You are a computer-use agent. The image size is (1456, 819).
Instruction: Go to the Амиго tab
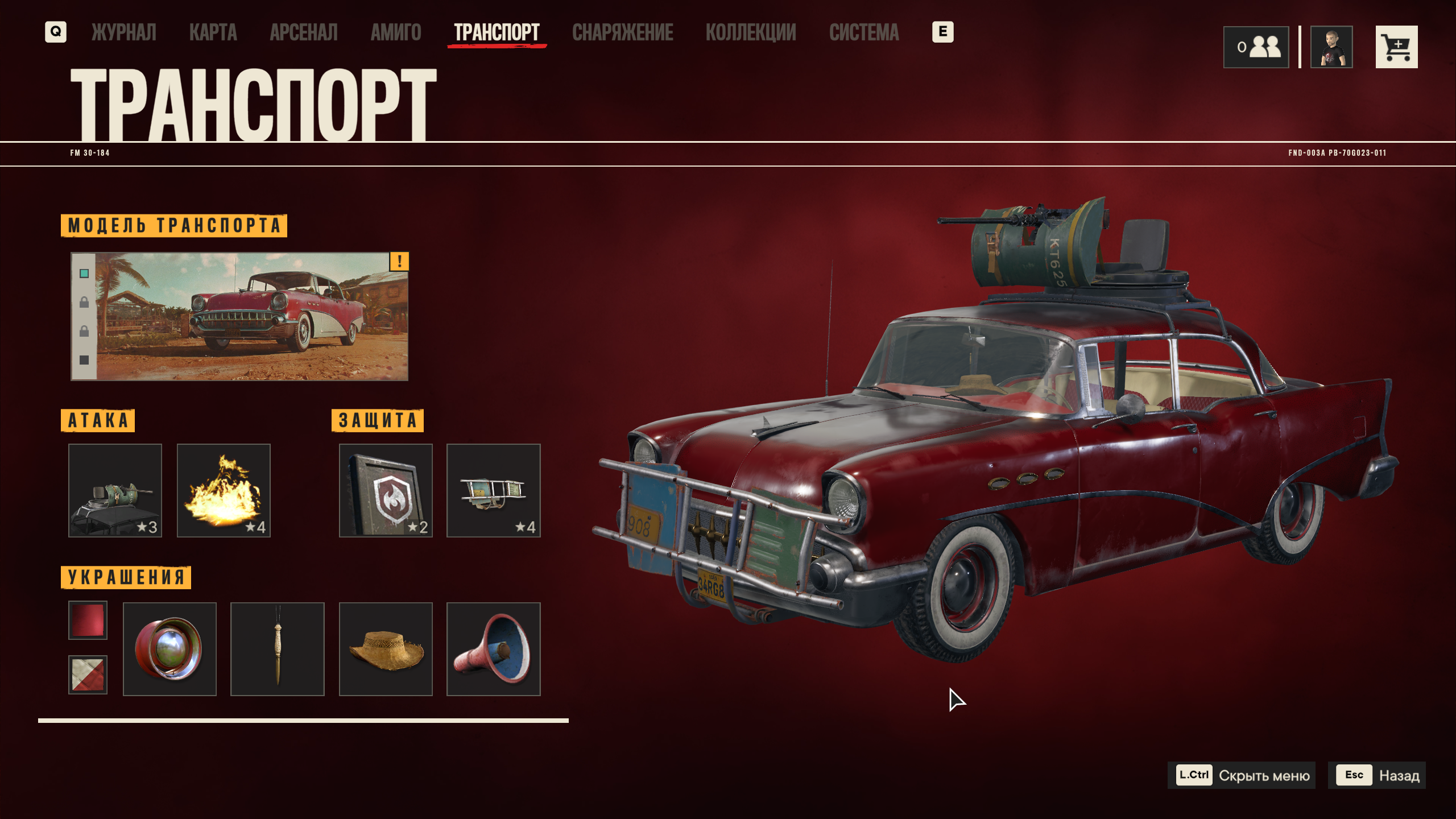[x=396, y=32]
